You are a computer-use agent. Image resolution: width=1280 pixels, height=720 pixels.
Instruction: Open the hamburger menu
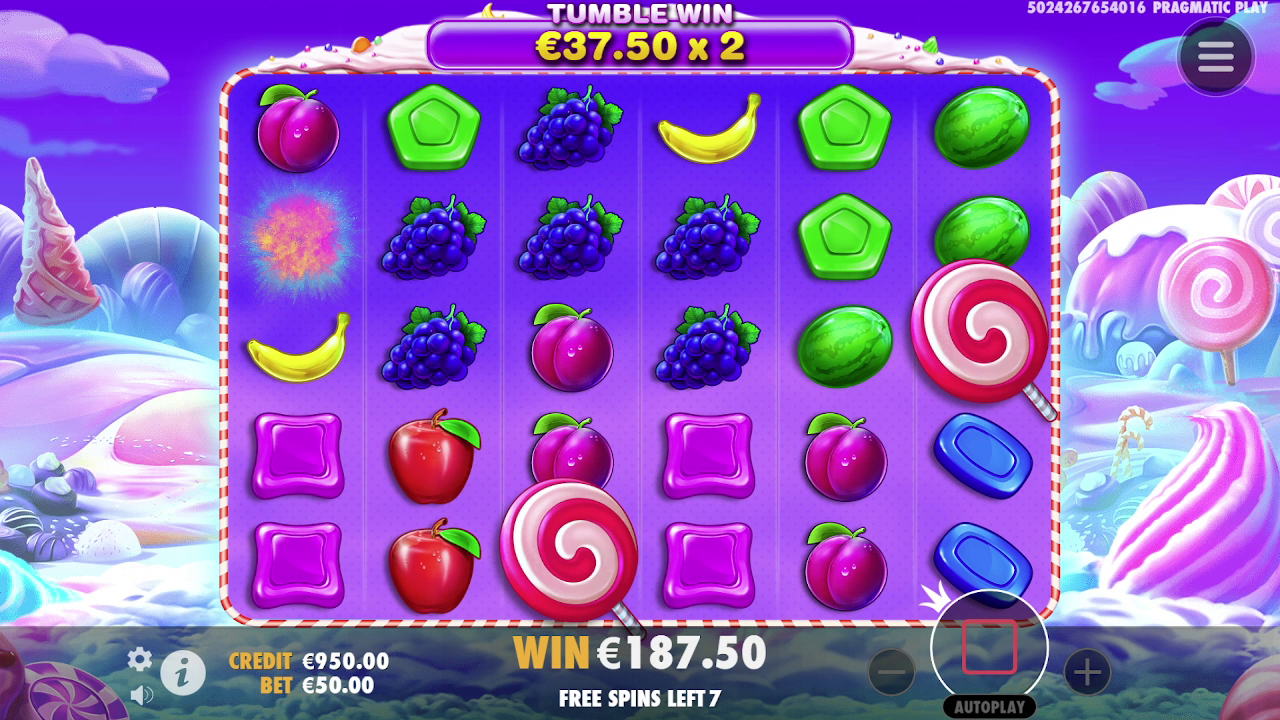coord(1215,58)
